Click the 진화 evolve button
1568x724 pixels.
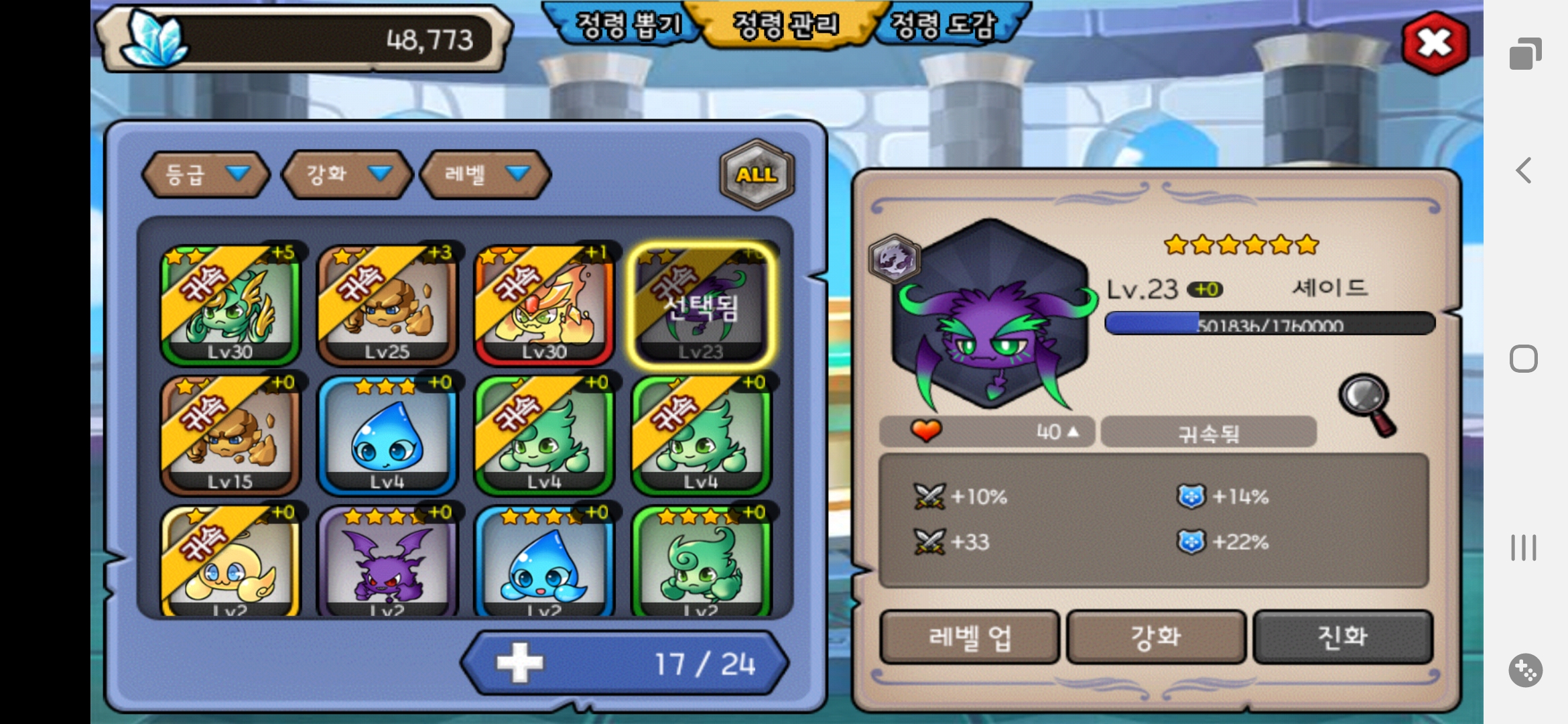[x=1343, y=637]
